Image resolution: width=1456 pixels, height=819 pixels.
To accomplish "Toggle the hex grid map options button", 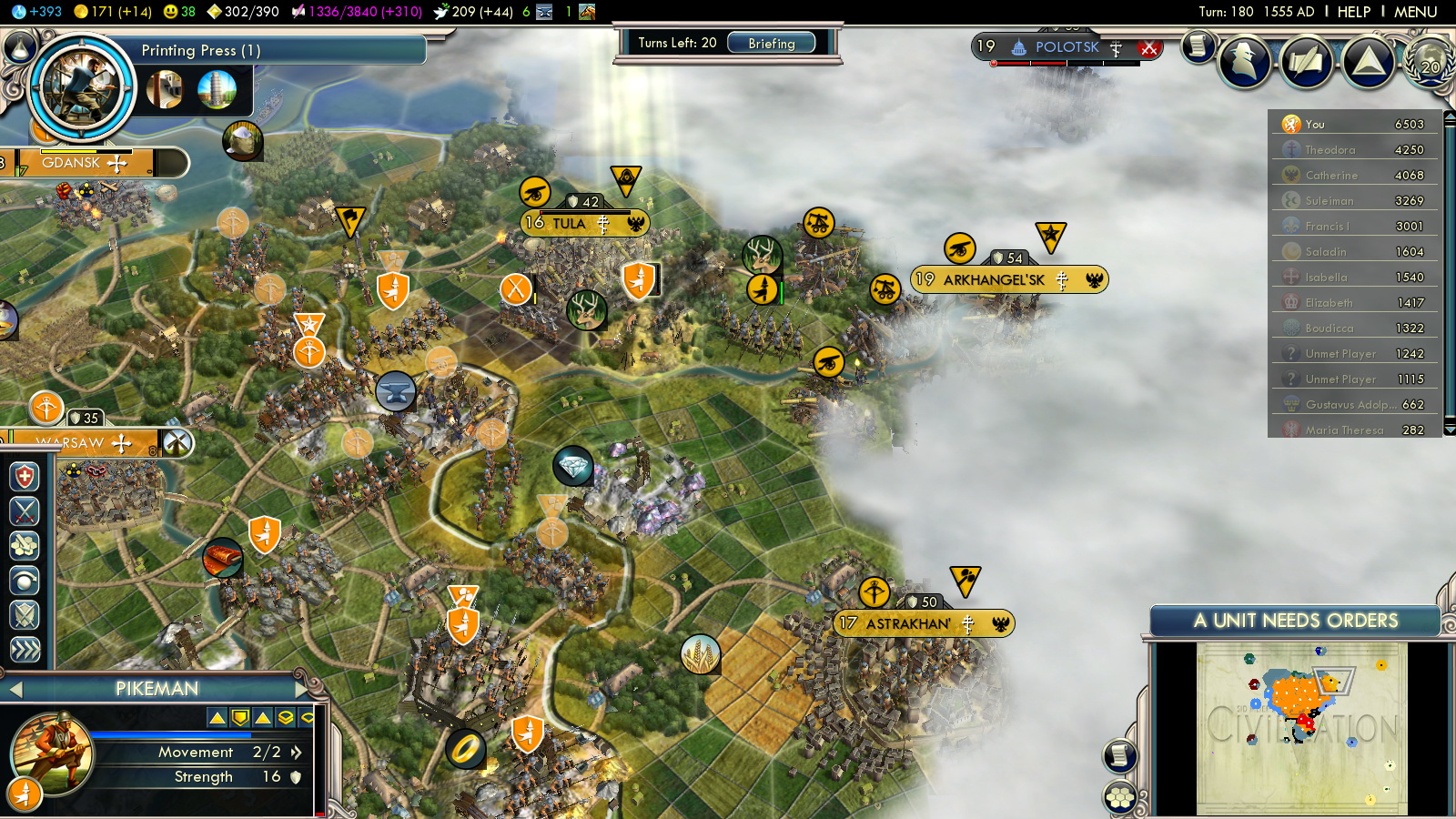I will (1119, 798).
